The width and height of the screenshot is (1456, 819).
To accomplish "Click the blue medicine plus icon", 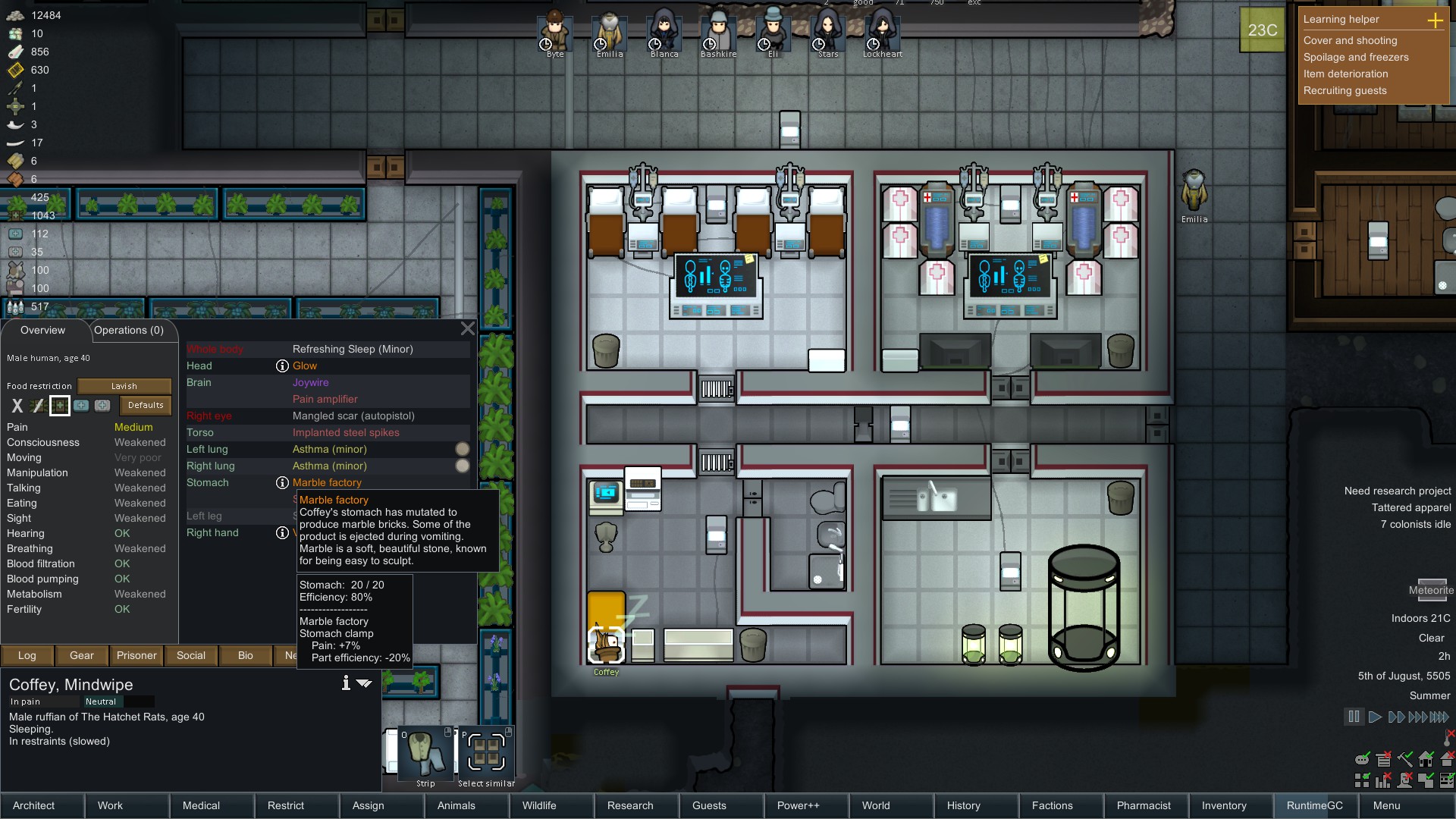I will (x=81, y=406).
